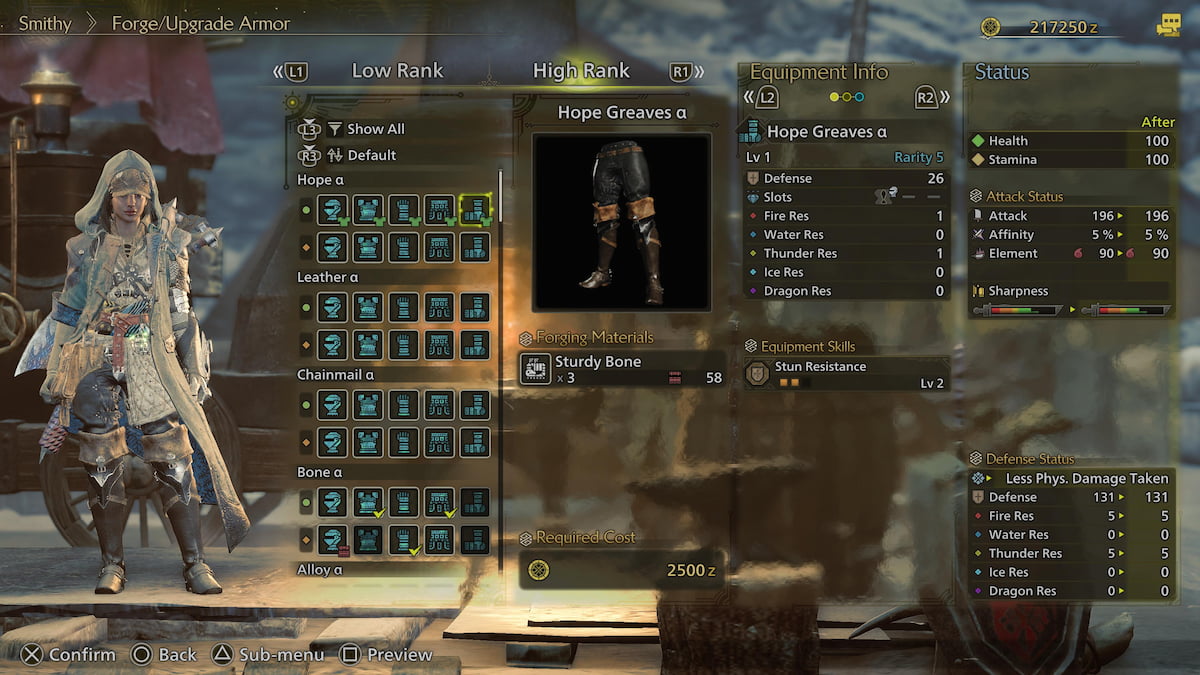Select the Sturdy Bone forging material
The height and width of the screenshot is (675, 1200).
click(x=621, y=369)
